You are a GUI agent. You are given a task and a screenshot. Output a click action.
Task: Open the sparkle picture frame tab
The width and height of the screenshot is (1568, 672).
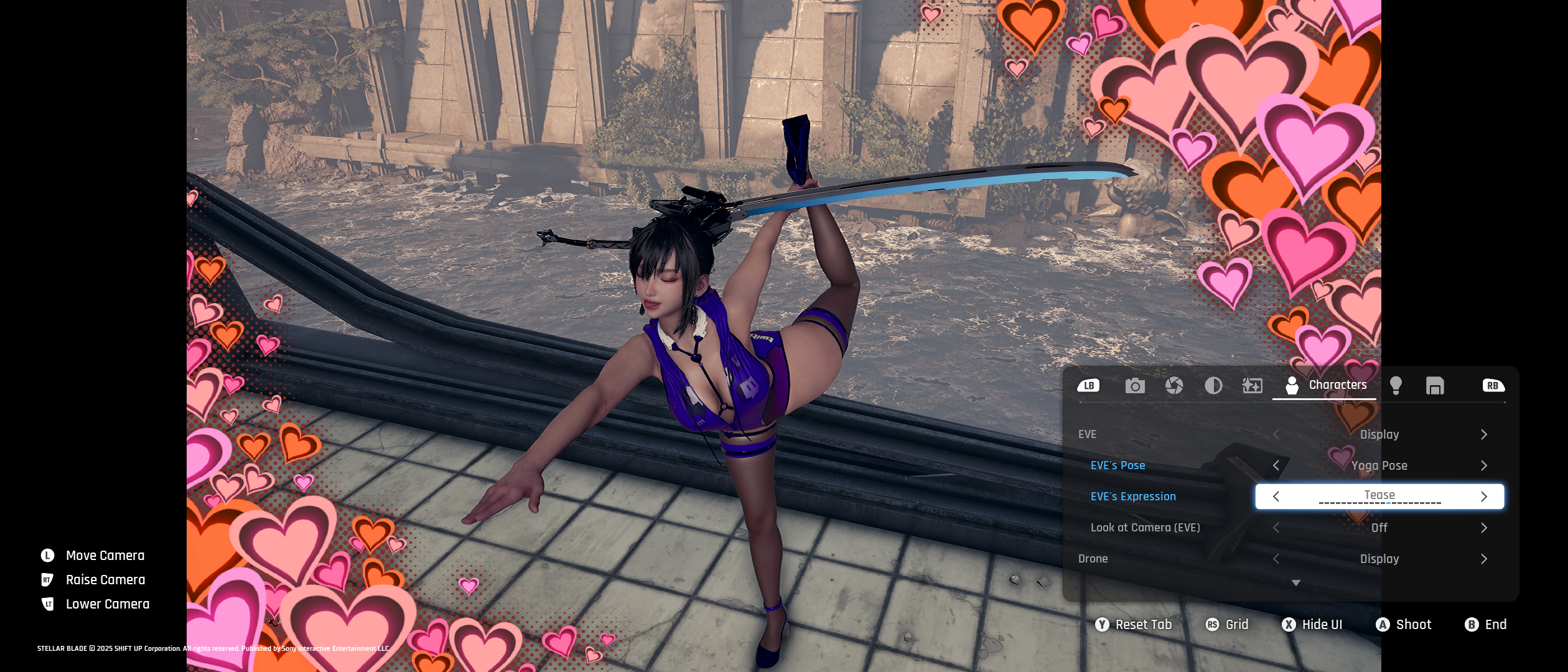coord(1252,386)
